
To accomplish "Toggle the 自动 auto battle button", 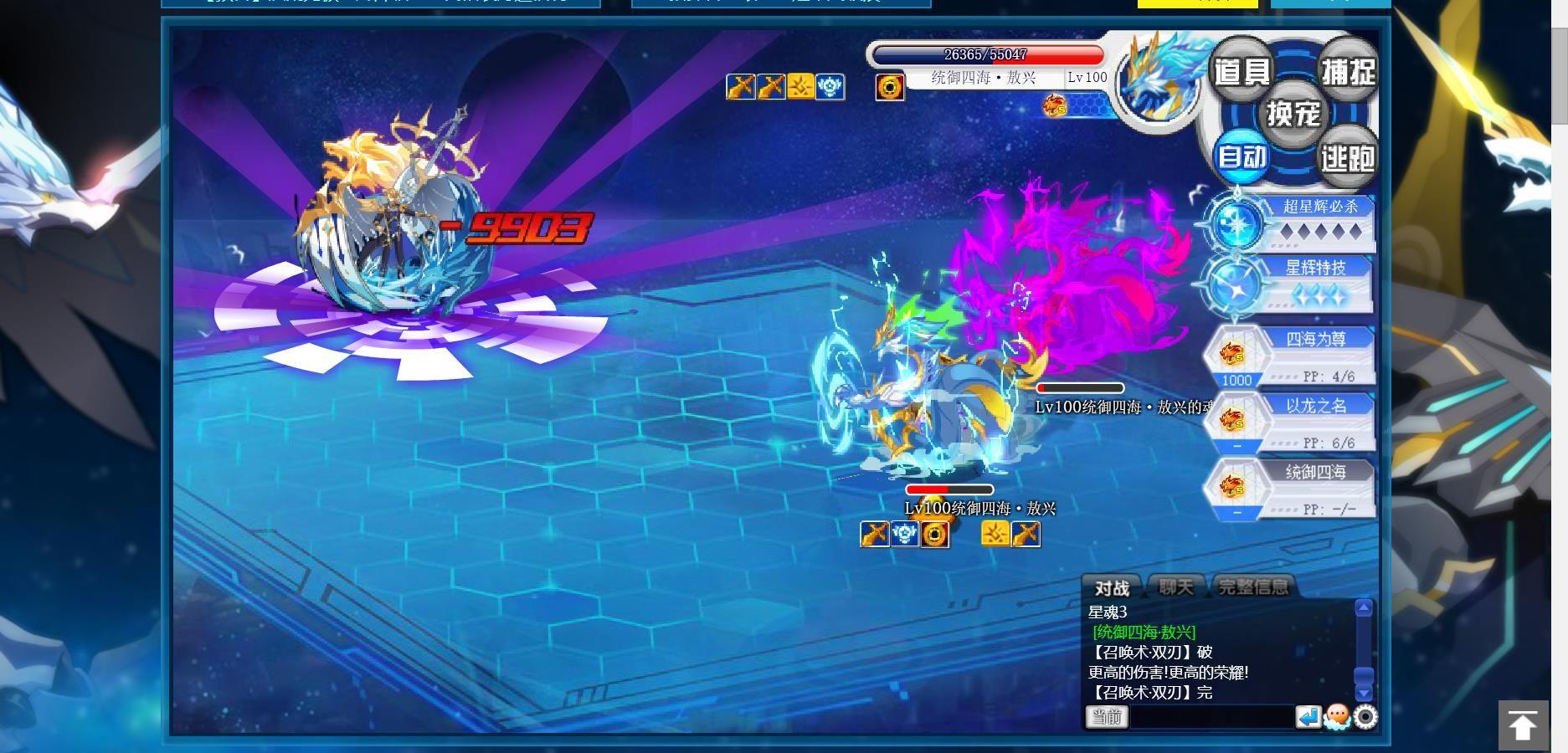I will click(x=1242, y=156).
